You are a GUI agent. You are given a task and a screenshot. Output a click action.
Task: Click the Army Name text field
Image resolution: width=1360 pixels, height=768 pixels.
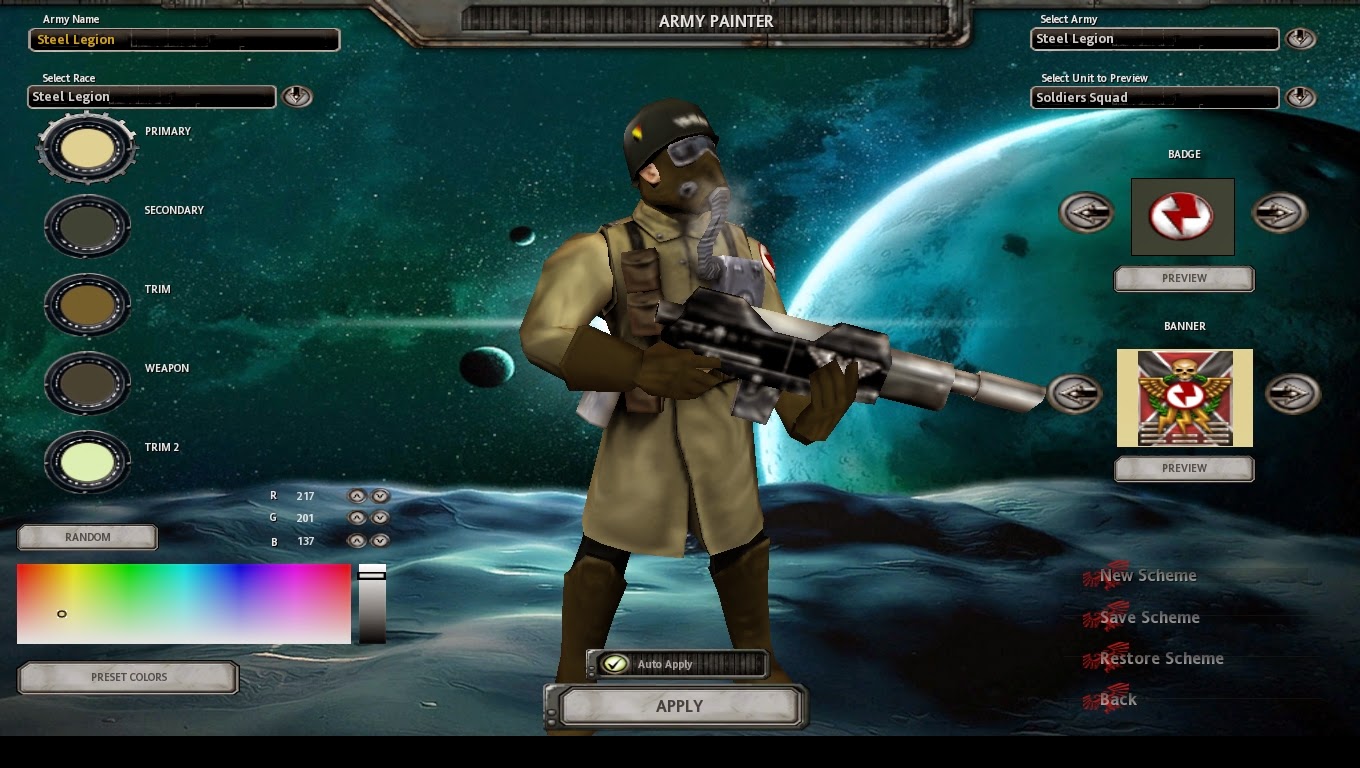(x=184, y=39)
